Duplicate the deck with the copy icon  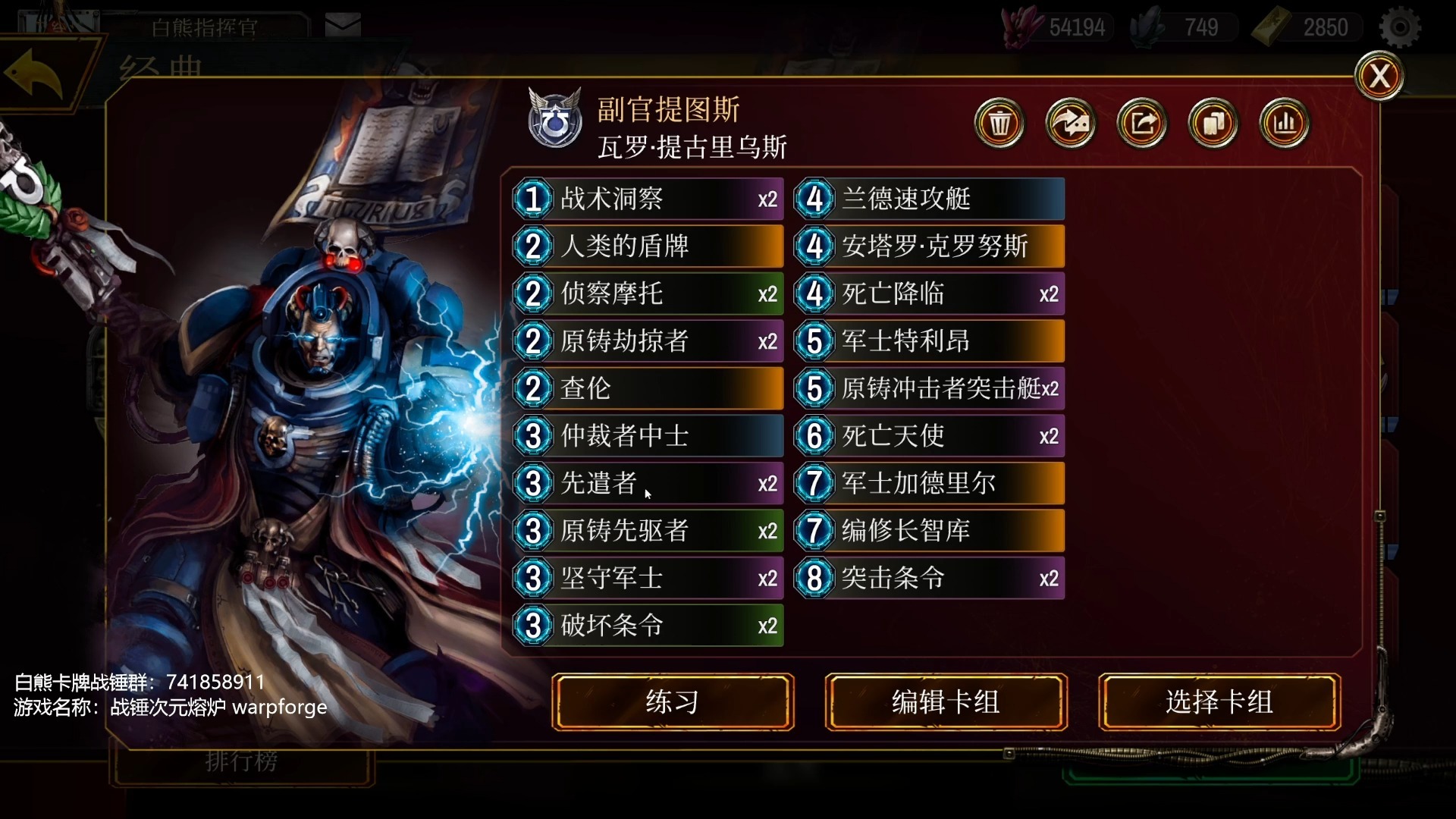pyautogui.click(x=1212, y=123)
